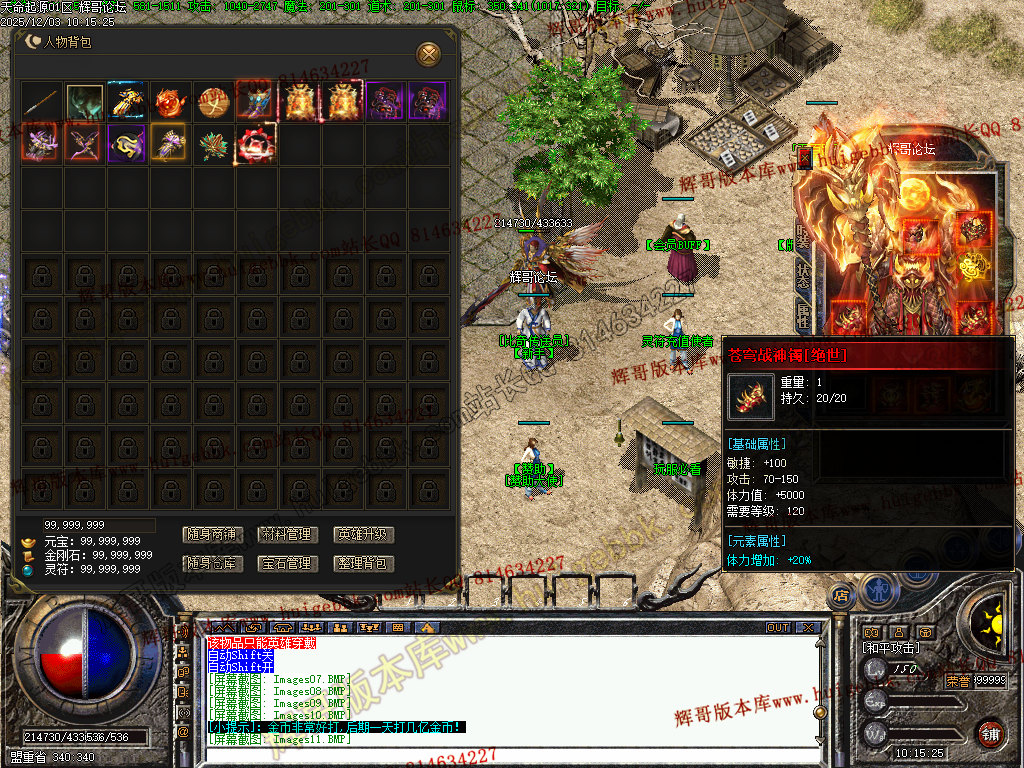Choose the green-red leaf fan item
Image resolution: width=1024 pixels, height=768 pixels.
click(213, 144)
